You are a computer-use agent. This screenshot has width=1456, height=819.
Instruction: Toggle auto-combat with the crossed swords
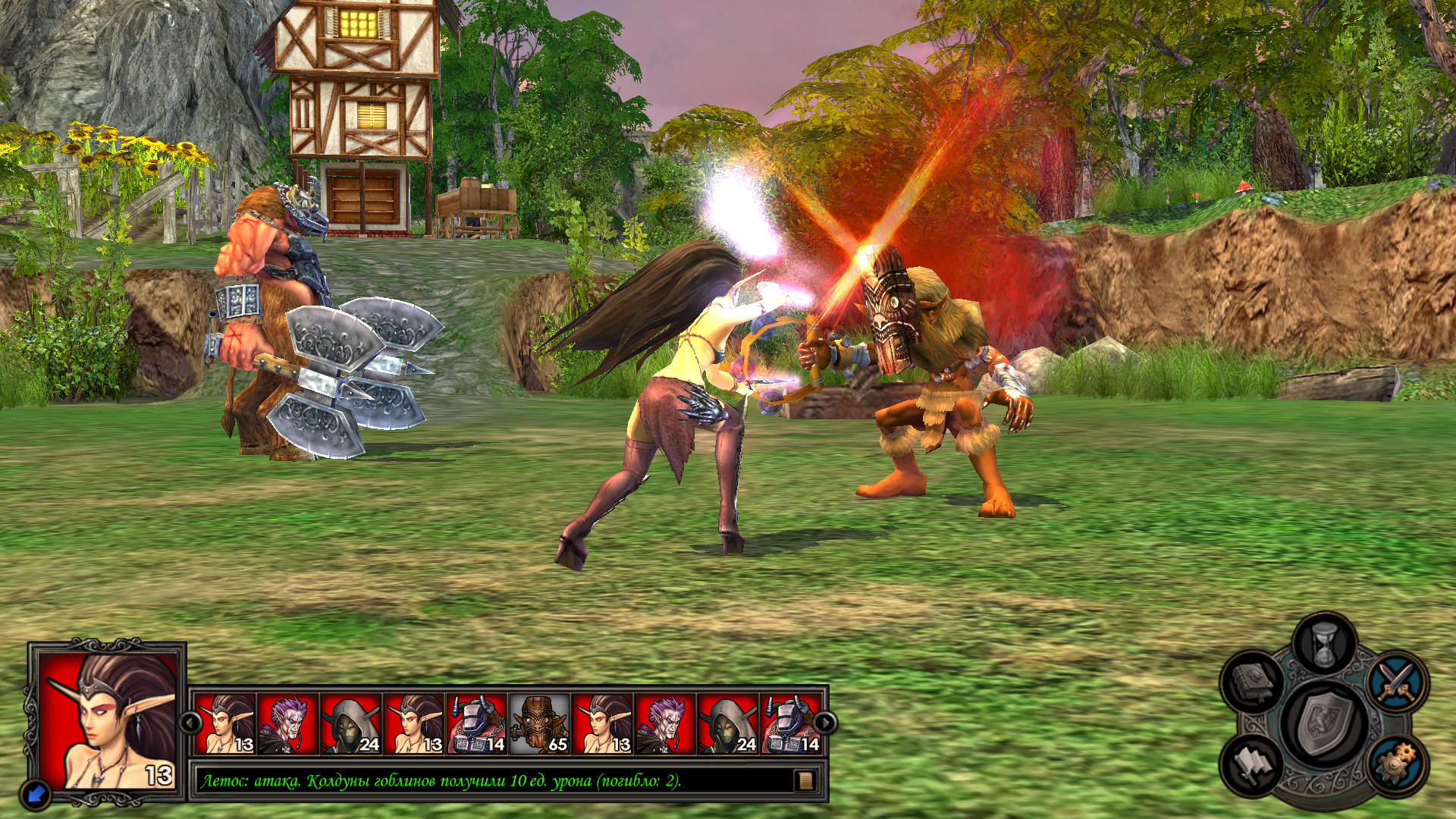[x=1397, y=681]
